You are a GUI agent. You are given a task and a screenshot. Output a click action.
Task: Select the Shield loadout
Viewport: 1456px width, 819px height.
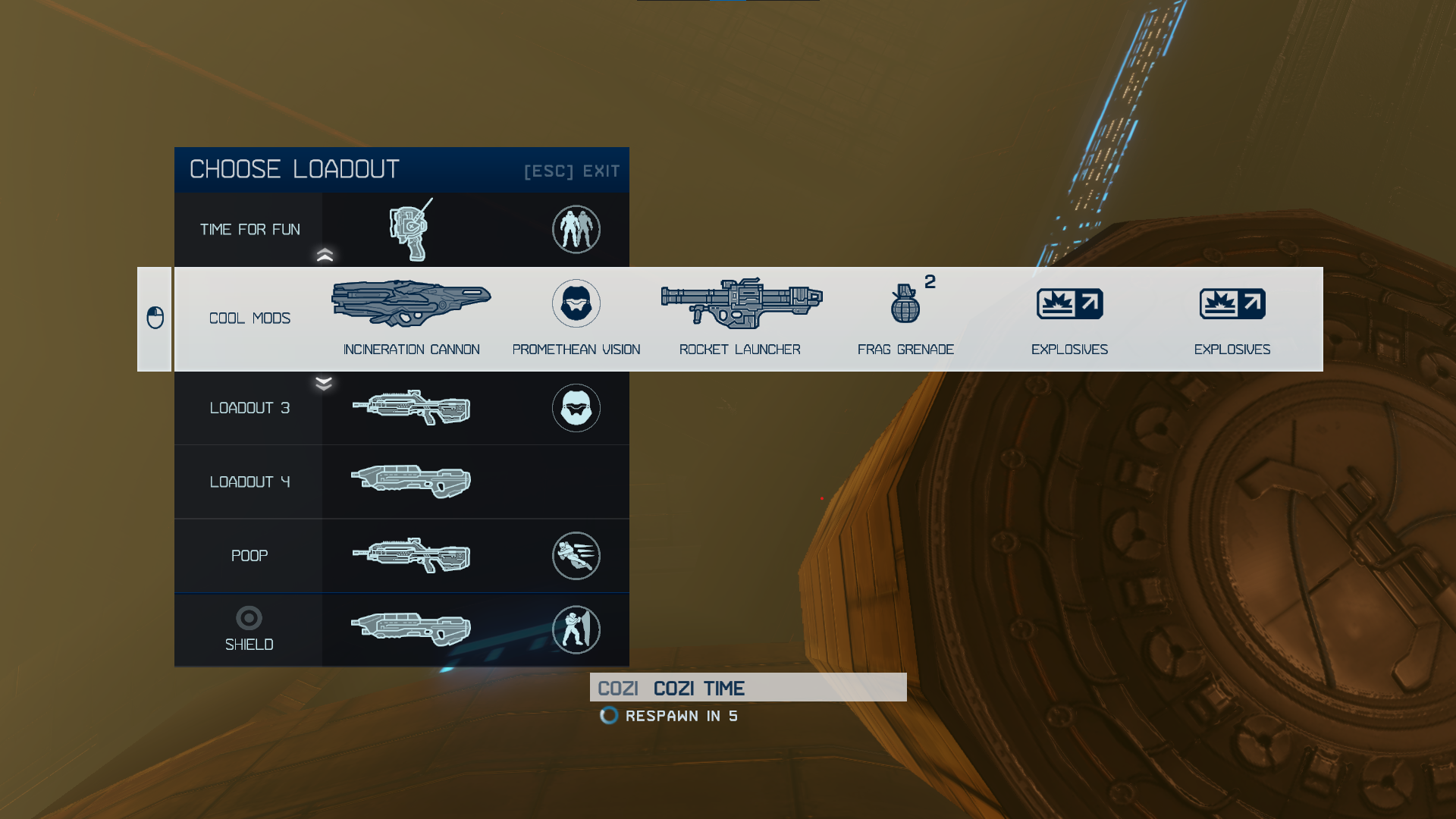coord(249,630)
